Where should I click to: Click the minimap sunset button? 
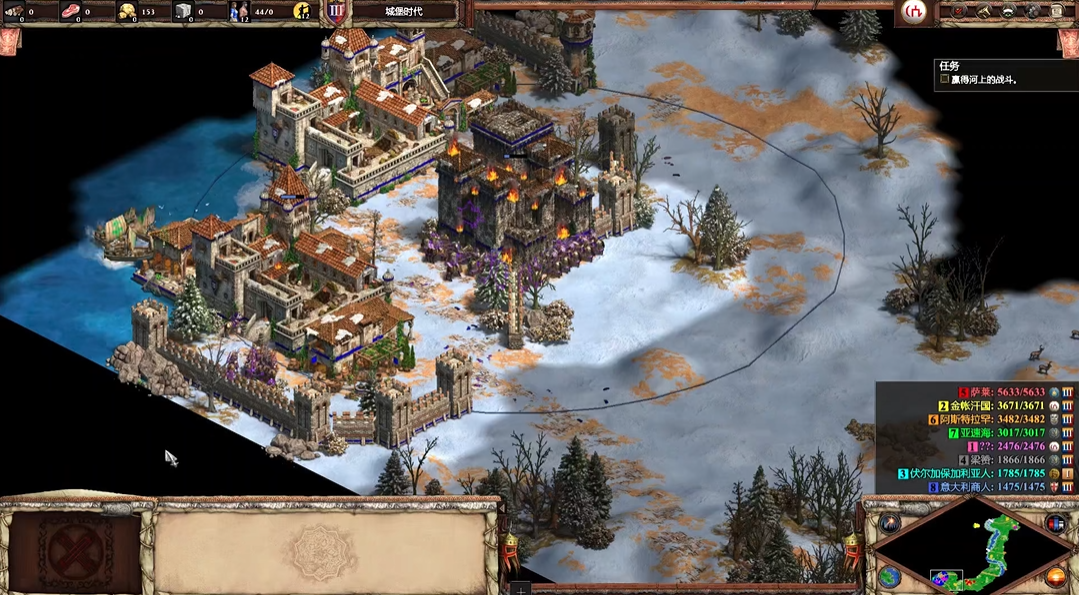pyautogui.click(x=1055, y=577)
